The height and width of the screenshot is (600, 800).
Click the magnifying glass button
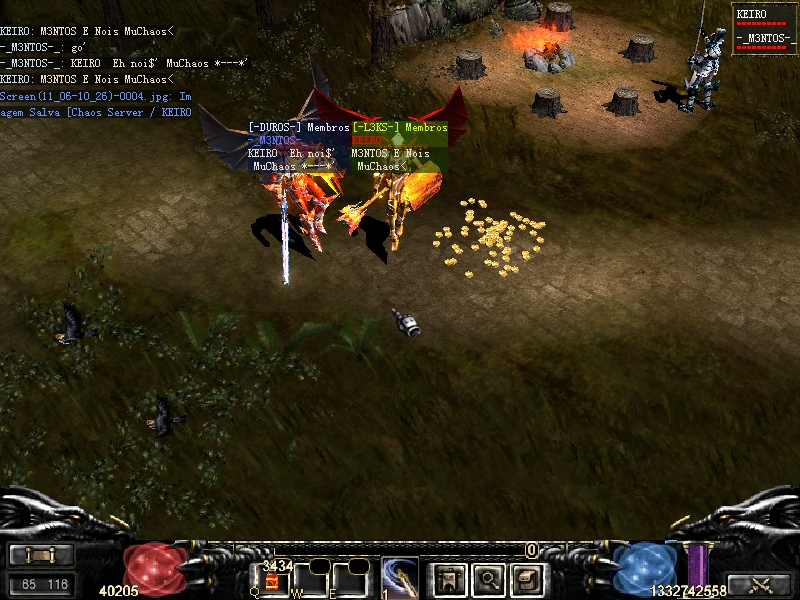tap(488, 578)
